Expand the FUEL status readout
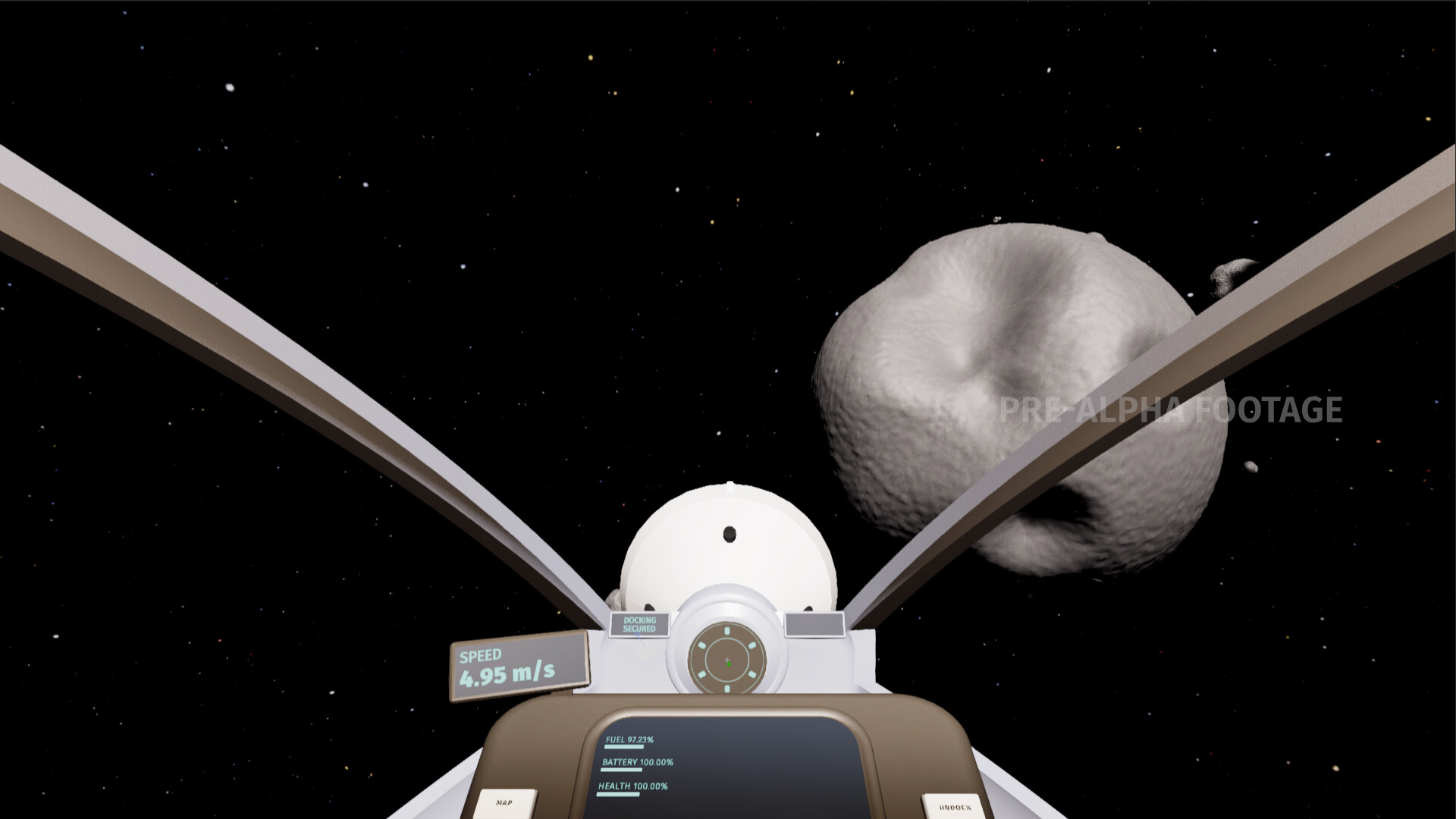Screen dimensions: 1456x819 click(x=629, y=740)
